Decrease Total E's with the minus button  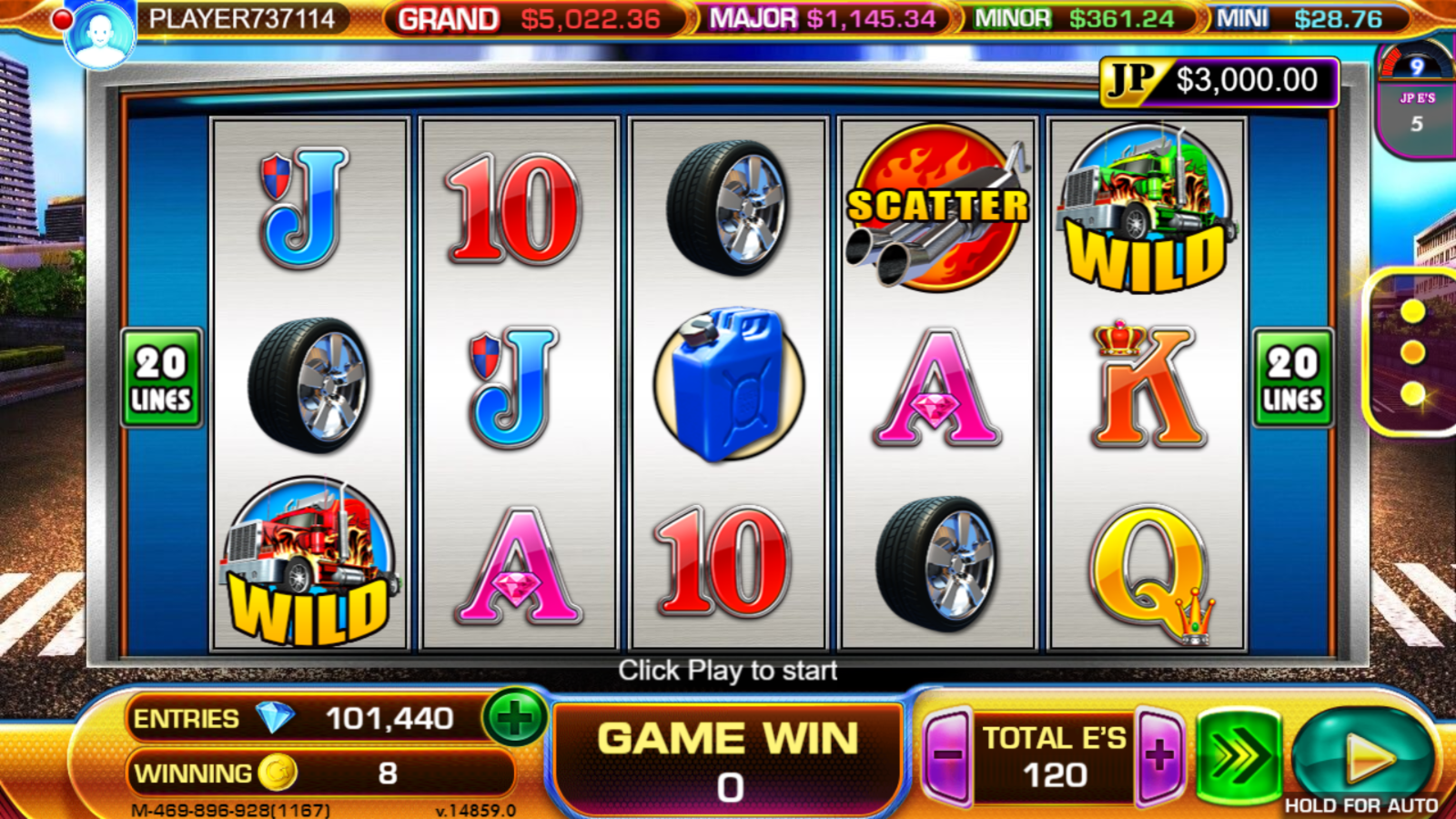[x=948, y=755]
